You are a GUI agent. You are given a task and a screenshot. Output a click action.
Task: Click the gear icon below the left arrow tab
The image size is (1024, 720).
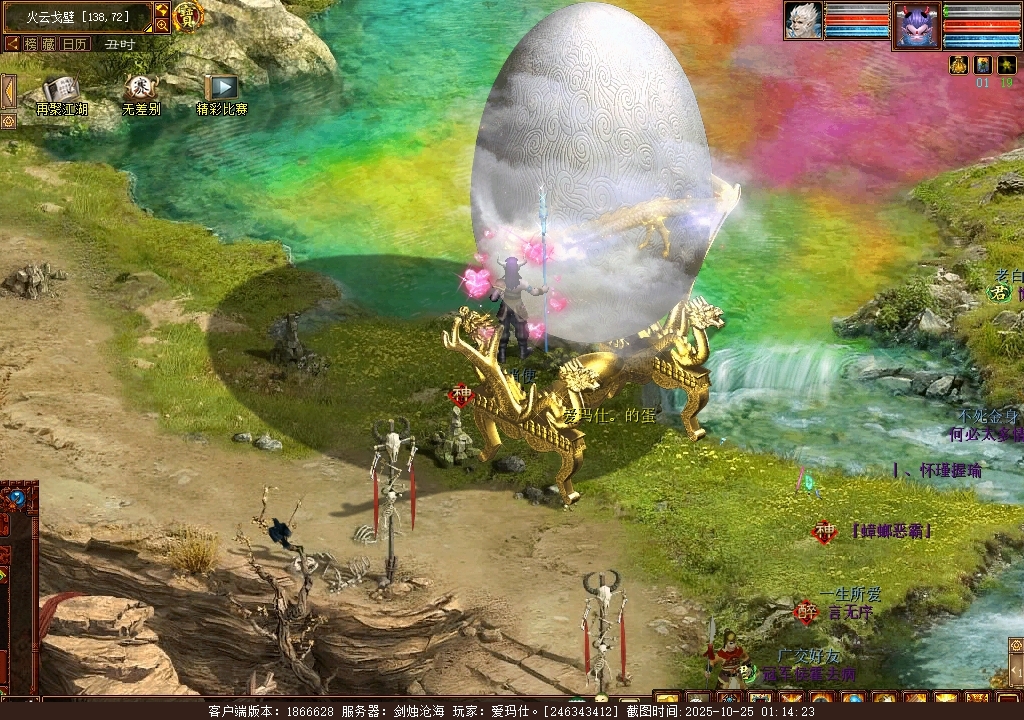pos(8,121)
